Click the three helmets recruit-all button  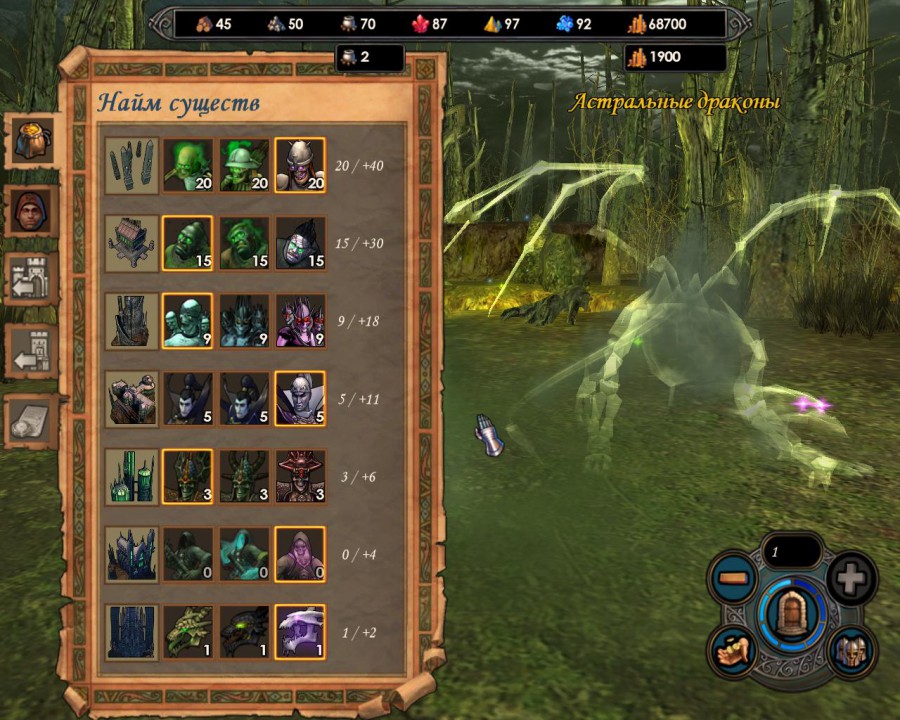[x=850, y=650]
